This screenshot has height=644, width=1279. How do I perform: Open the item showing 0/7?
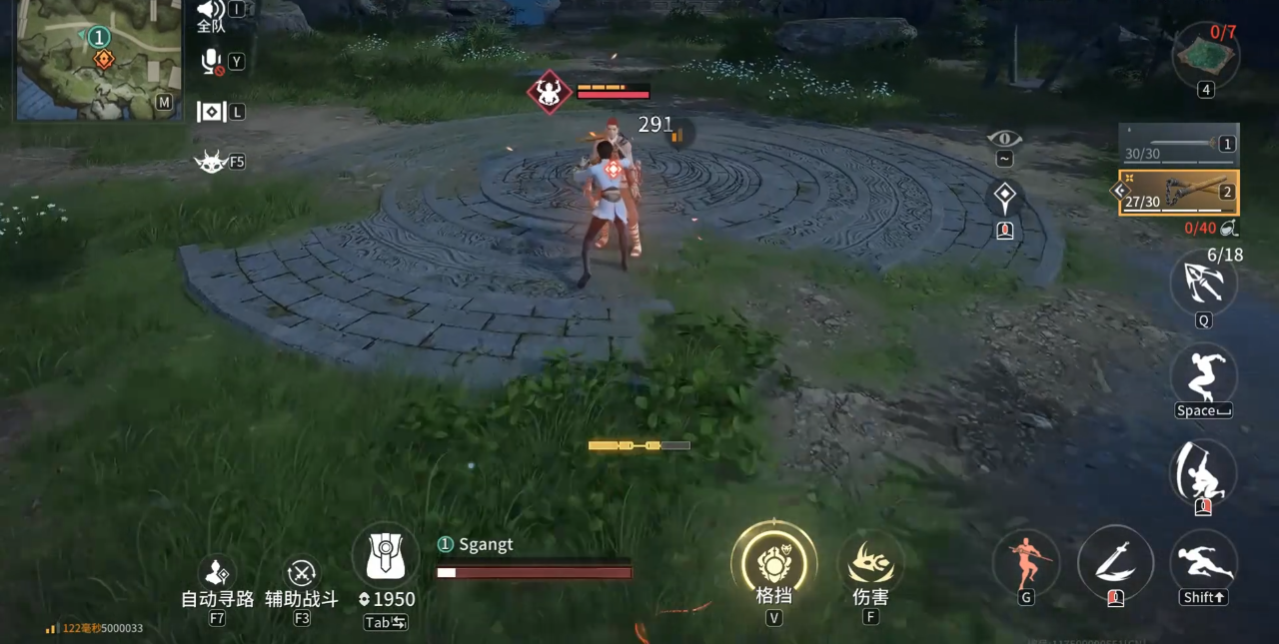pyautogui.click(x=1206, y=56)
